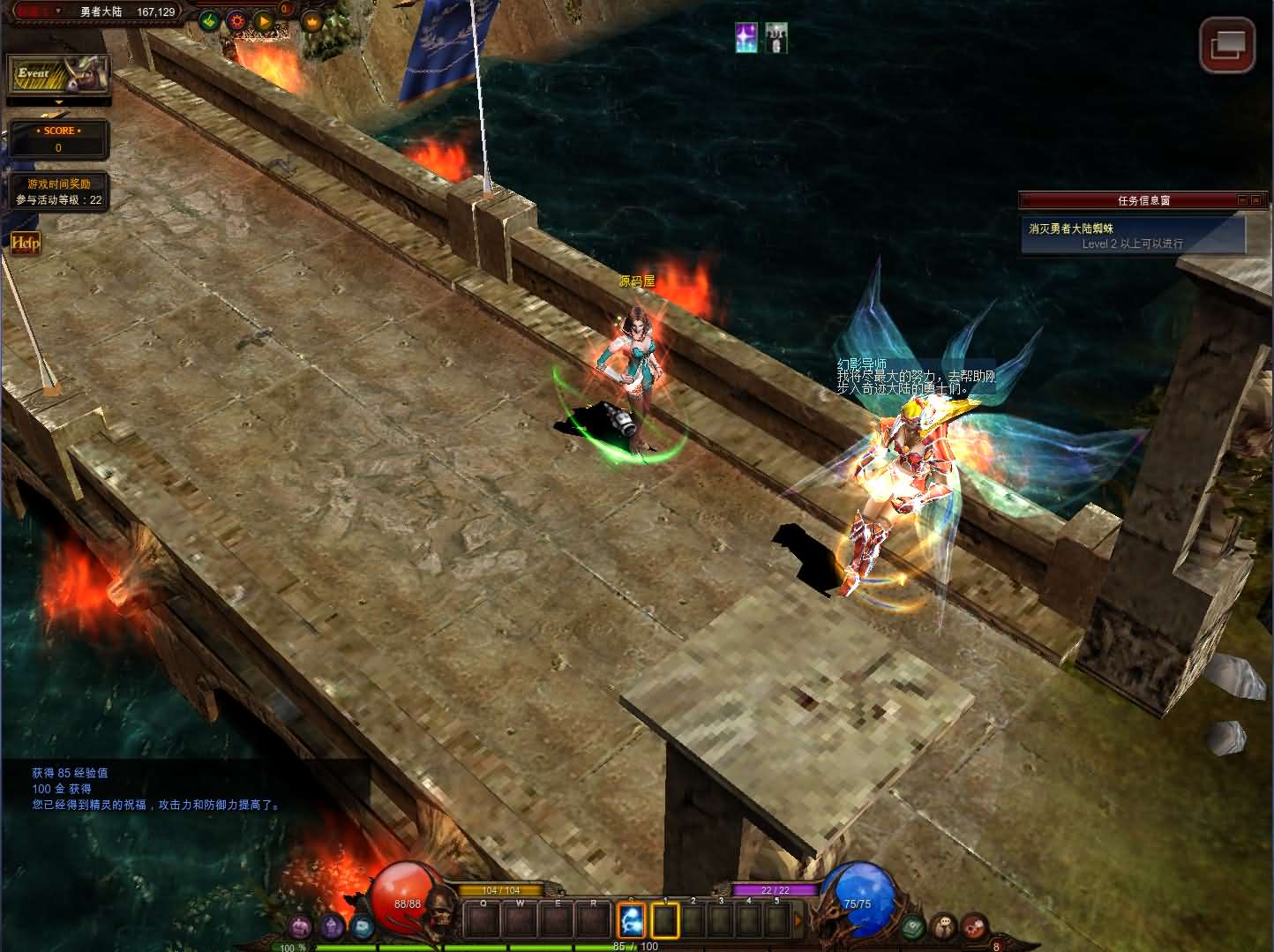Click the green book round icon

pos(913,926)
